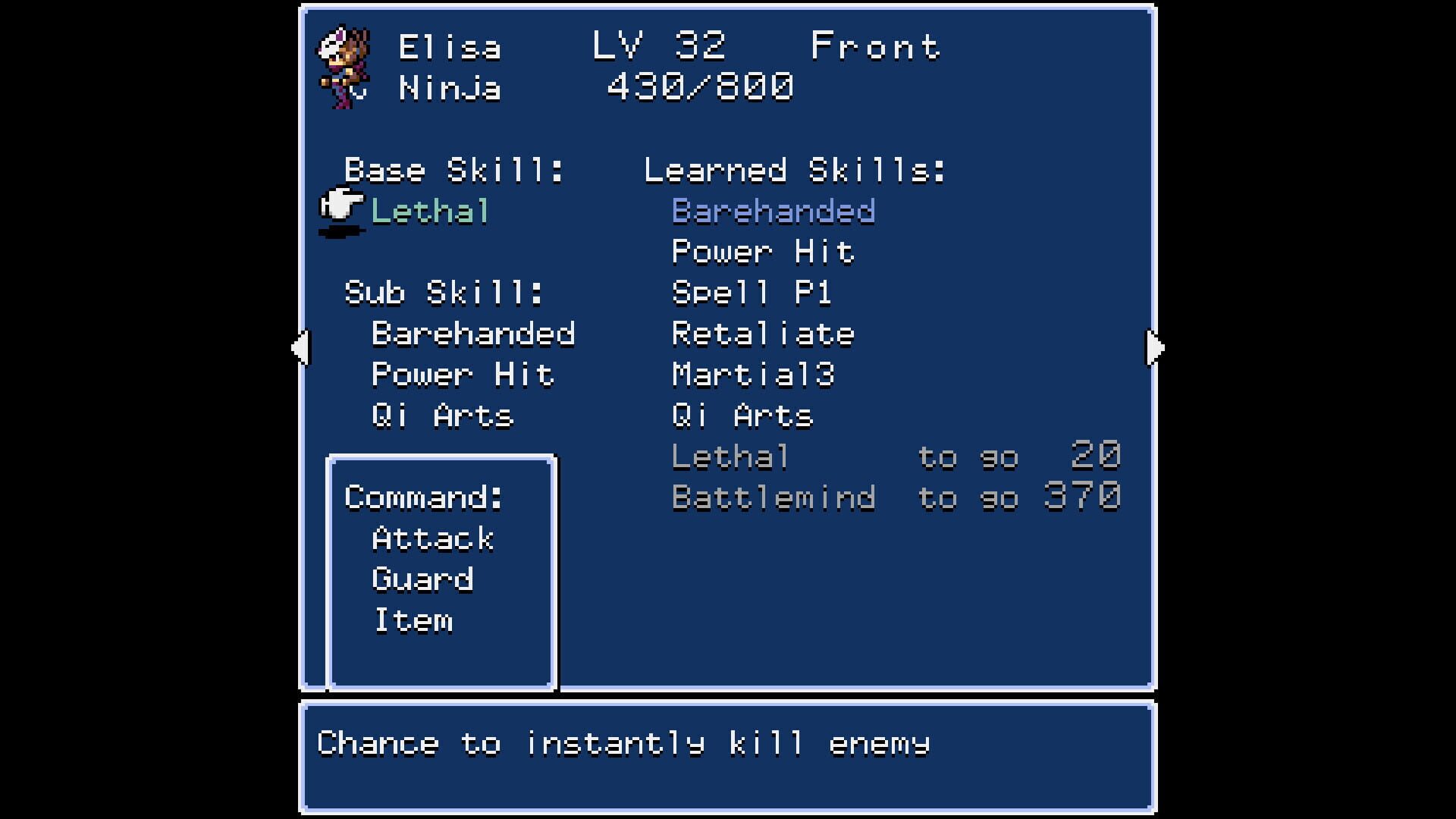This screenshot has height=819, width=1456.
Task: Expand the greyed-out Lethal skill entry
Action: (x=730, y=456)
